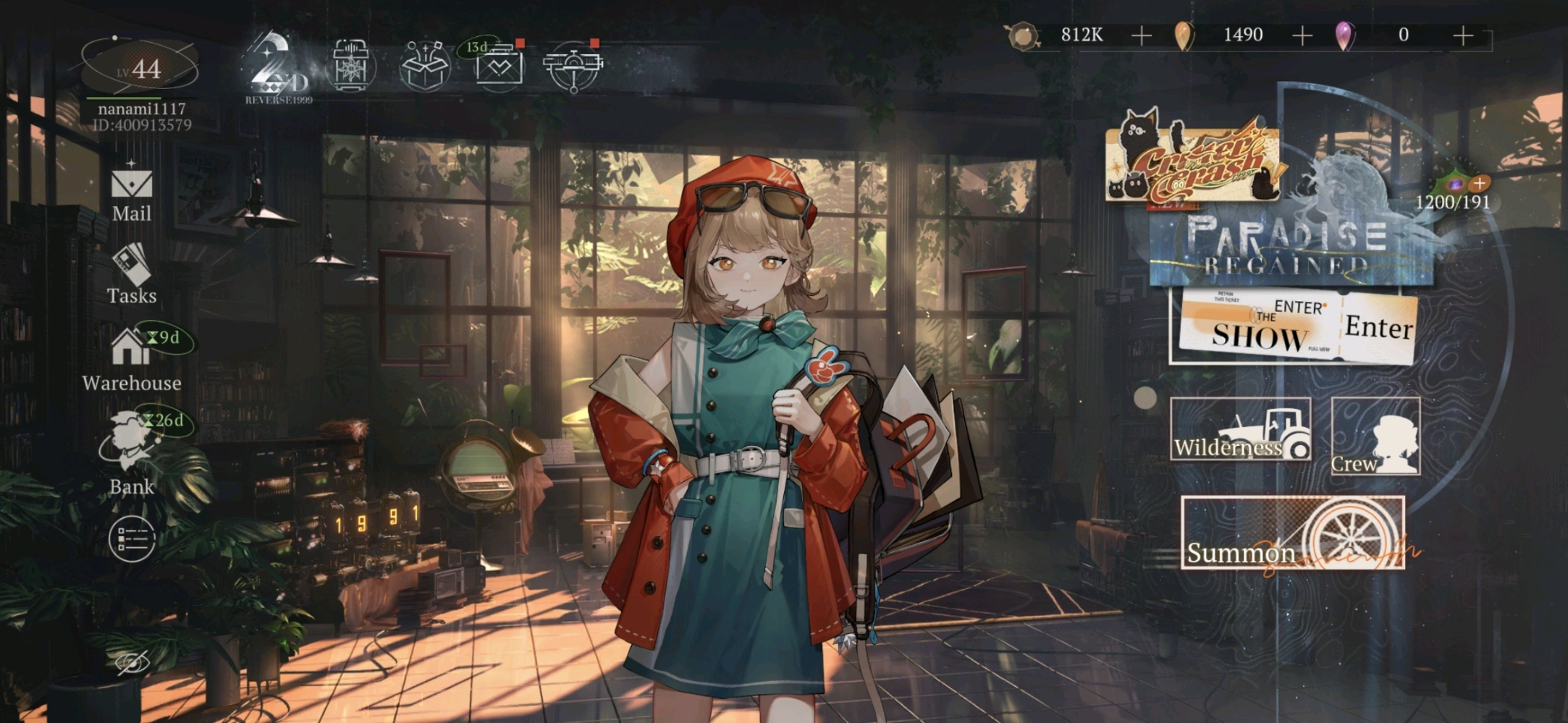Hide the interface with the eye icon

point(132,662)
